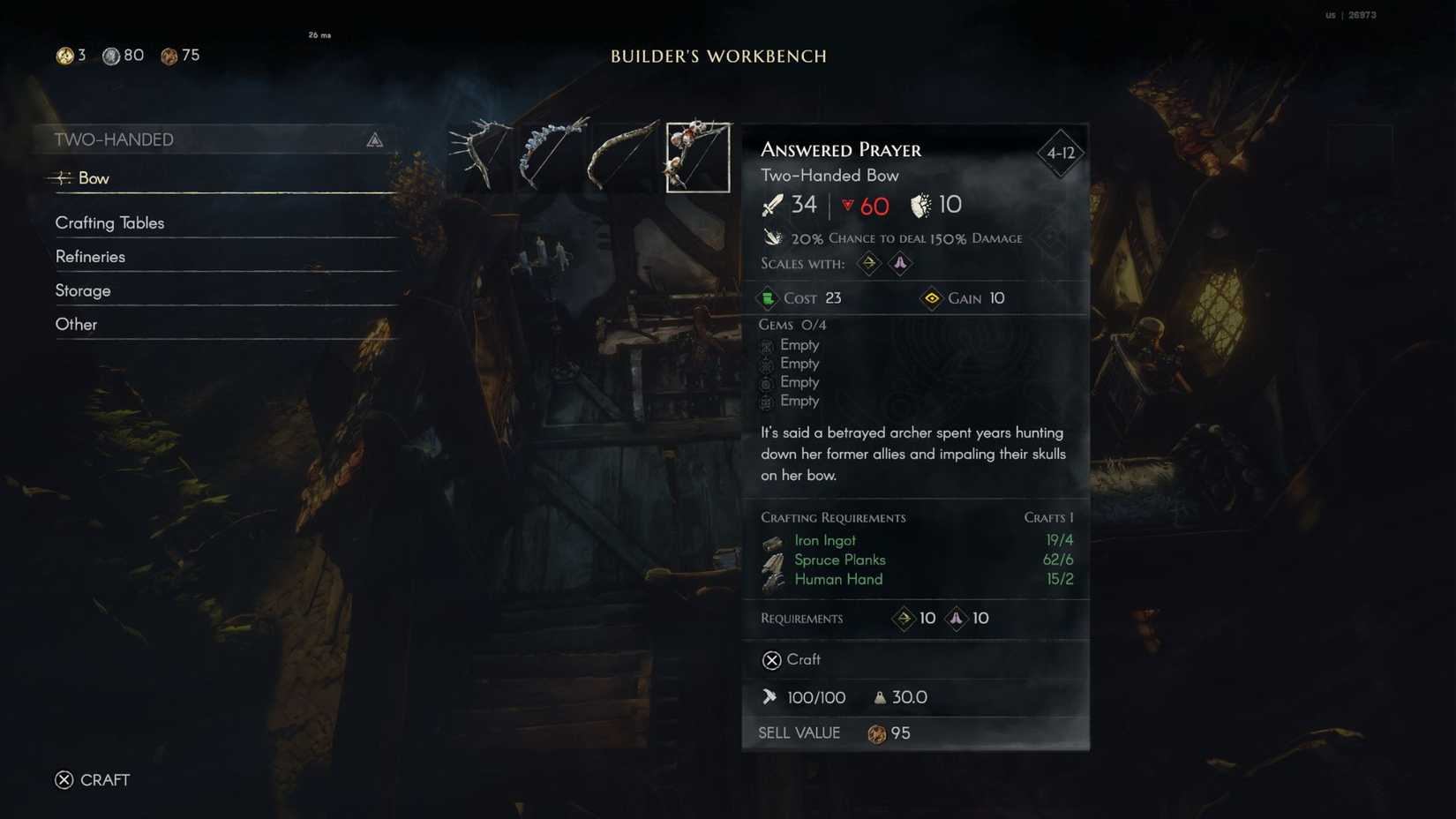1456x819 pixels.
Task: Click the Human Hand material icon
Action: 774,579
